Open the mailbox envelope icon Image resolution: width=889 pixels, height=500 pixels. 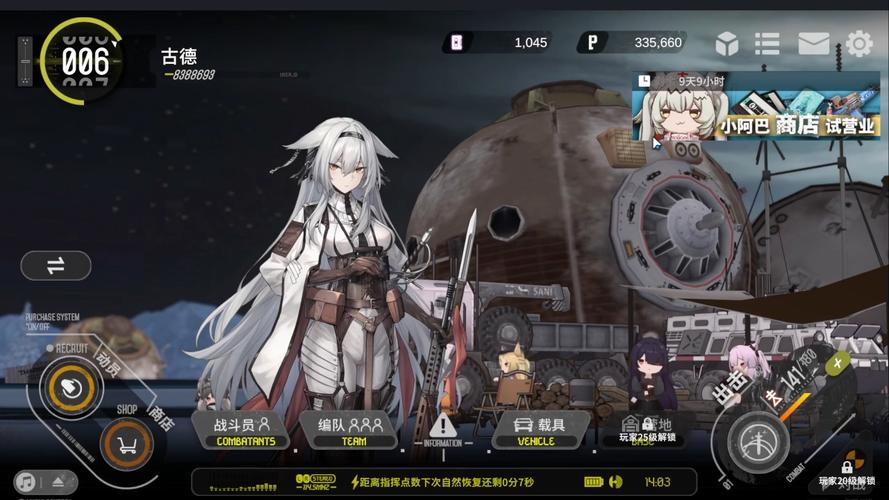coord(813,43)
